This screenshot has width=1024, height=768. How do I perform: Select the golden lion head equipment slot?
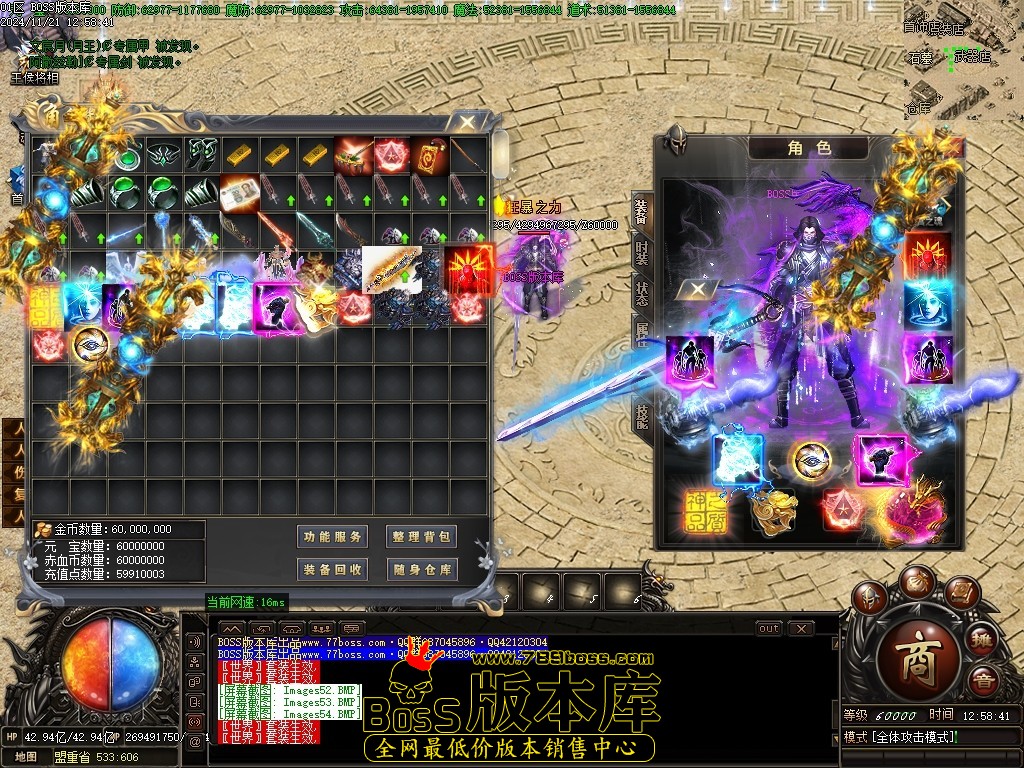[773, 511]
